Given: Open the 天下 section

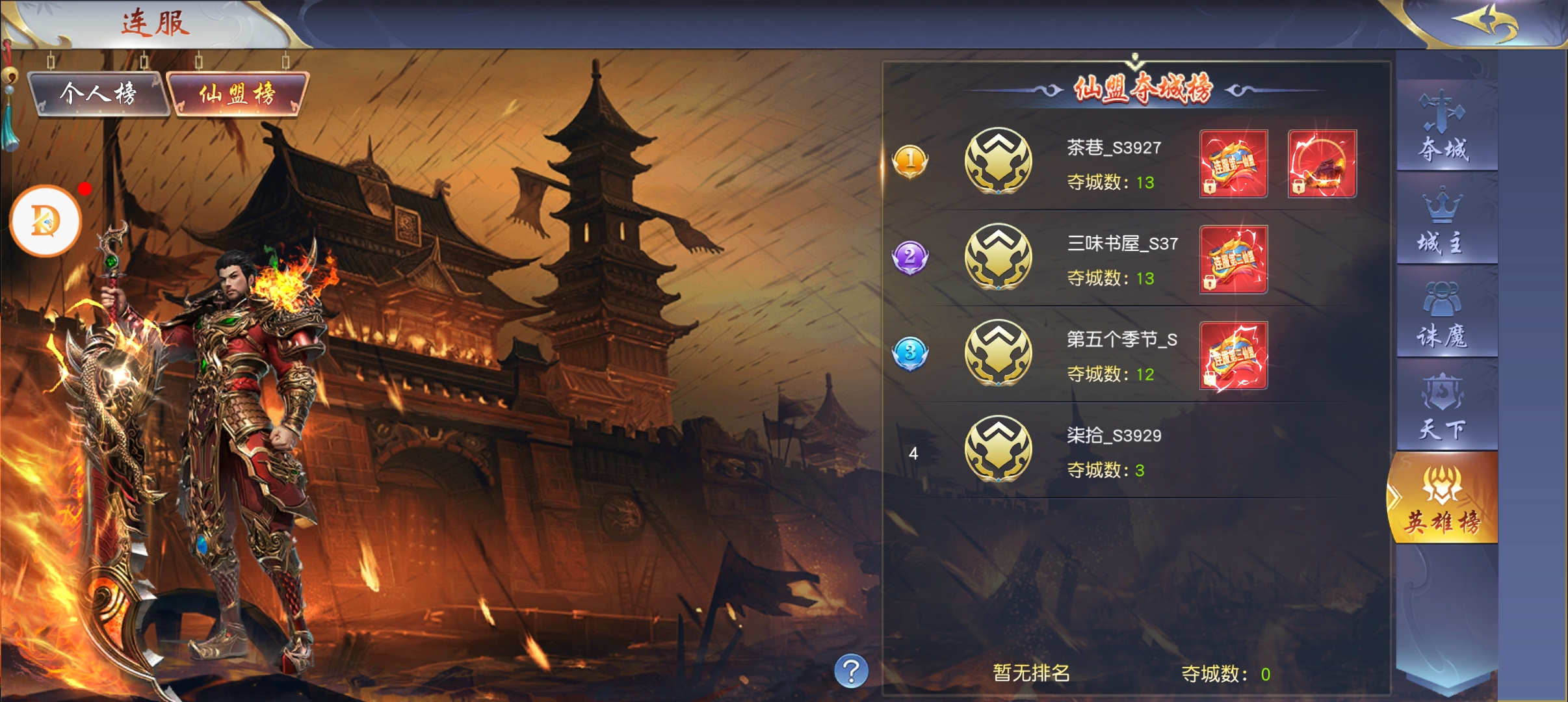Looking at the screenshot, I should [x=1444, y=406].
